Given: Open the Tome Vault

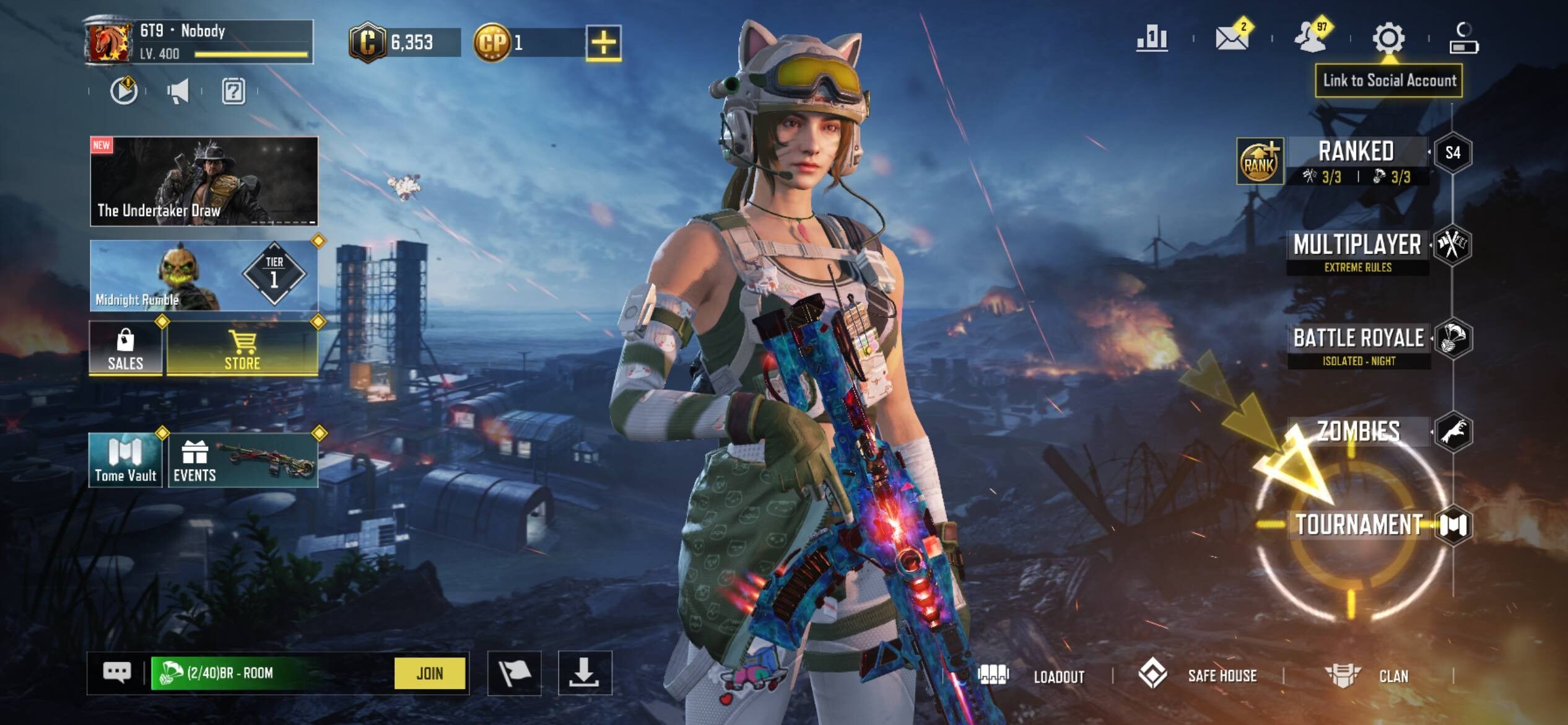Looking at the screenshot, I should (126, 460).
